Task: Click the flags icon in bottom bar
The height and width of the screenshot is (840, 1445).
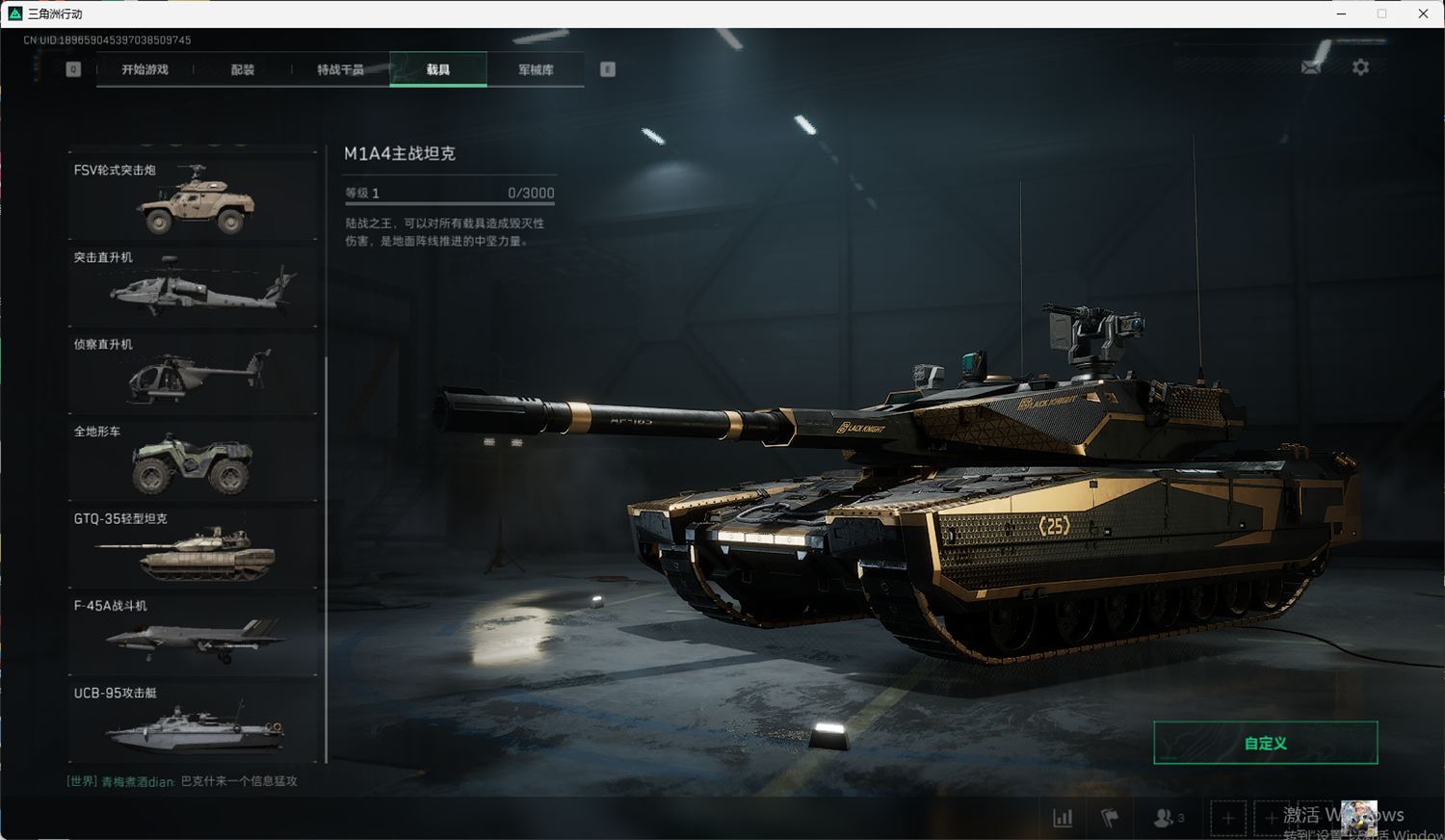Action: click(x=1110, y=818)
